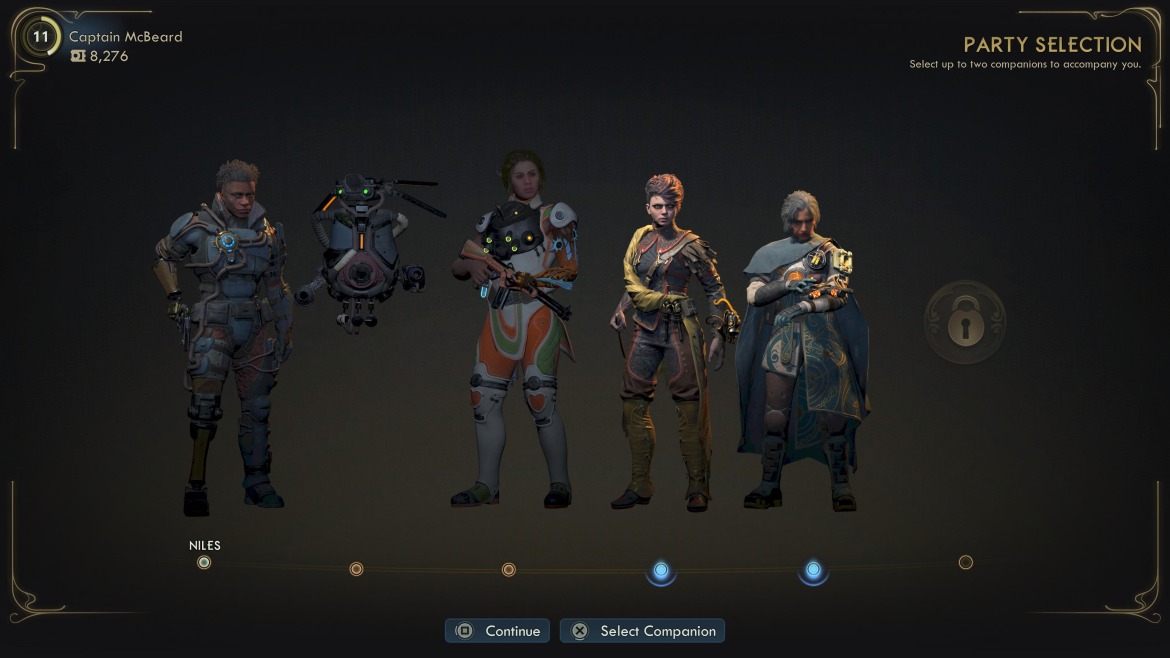Click the blue selected dot under cloaked companion
The height and width of the screenshot is (658, 1170).
tap(813, 570)
